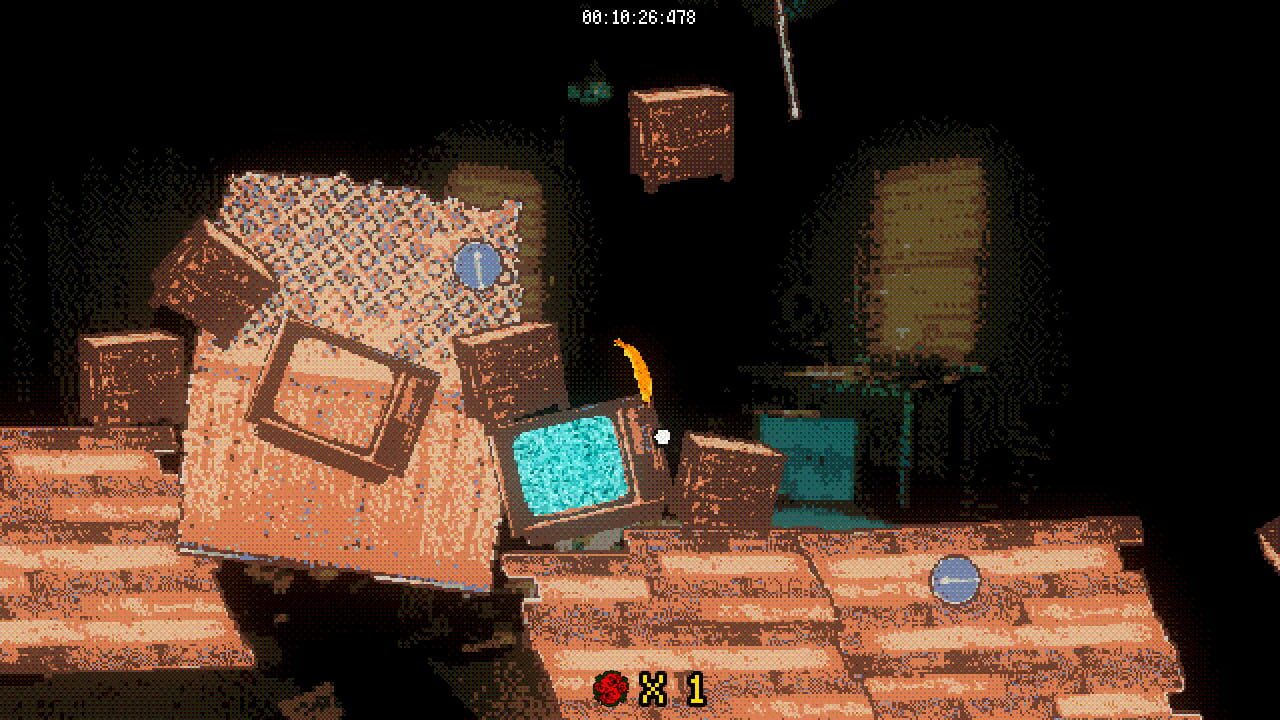Click the light beam in the top right corner

(790, 60)
